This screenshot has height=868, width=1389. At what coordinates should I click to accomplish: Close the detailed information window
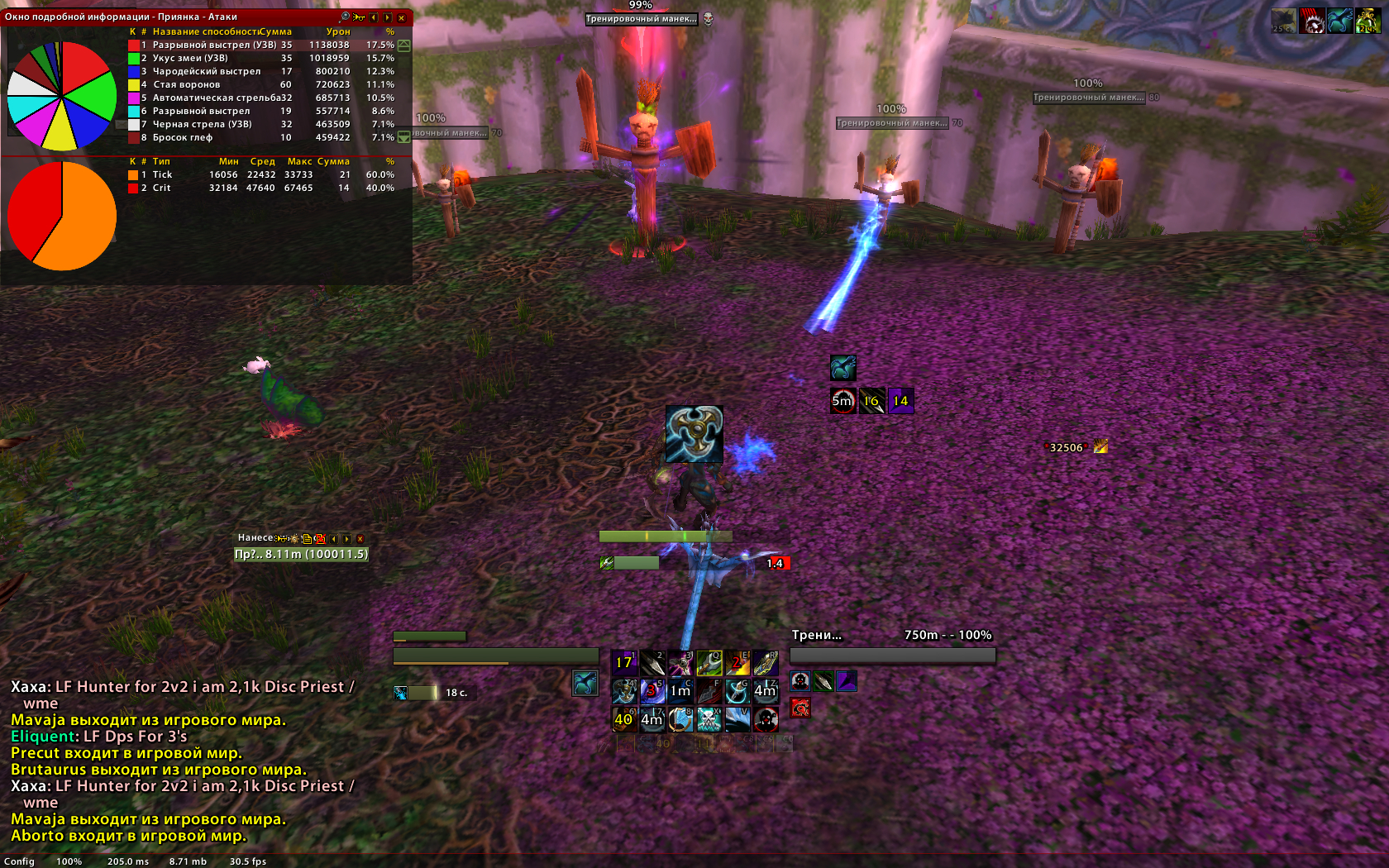[402, 17]
